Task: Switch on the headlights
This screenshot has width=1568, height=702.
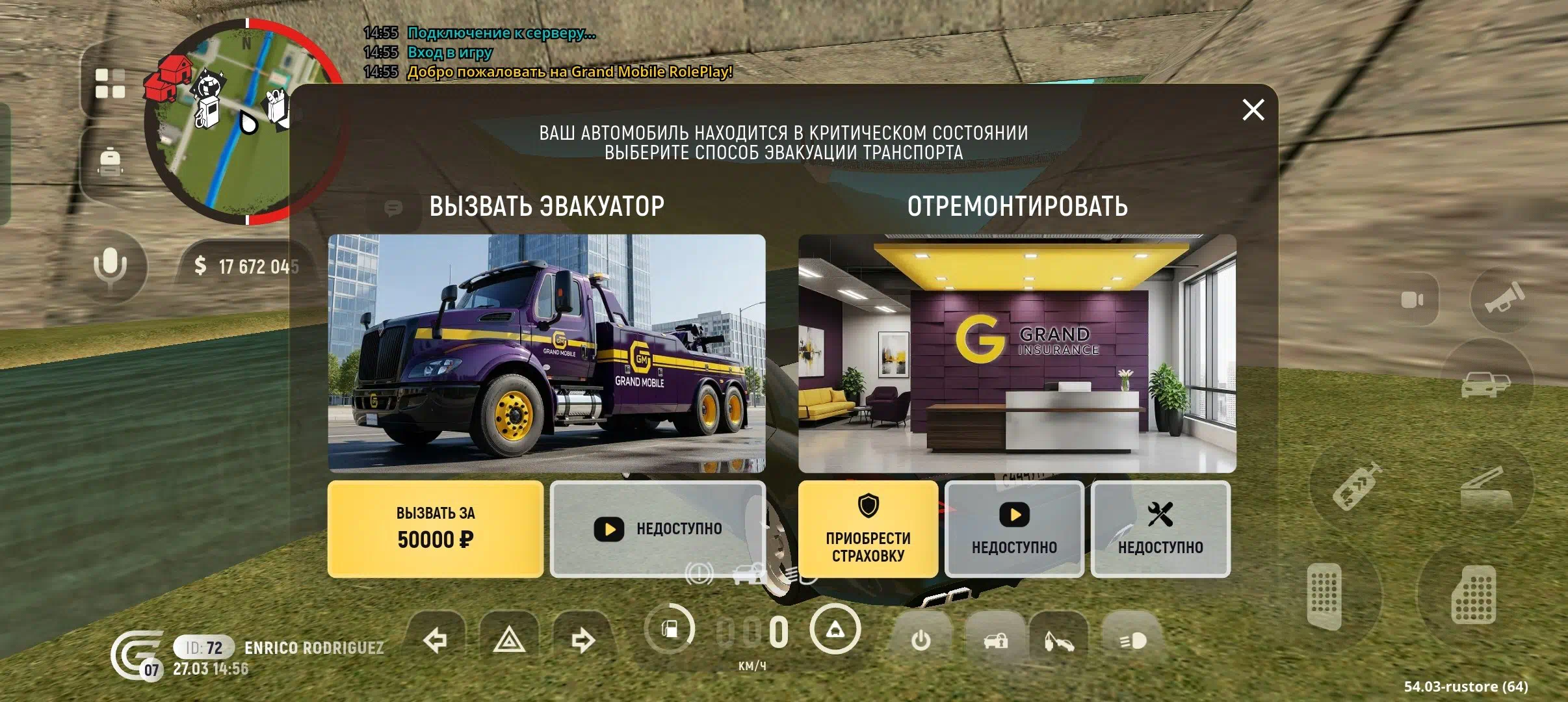Action: [1133, 640]
